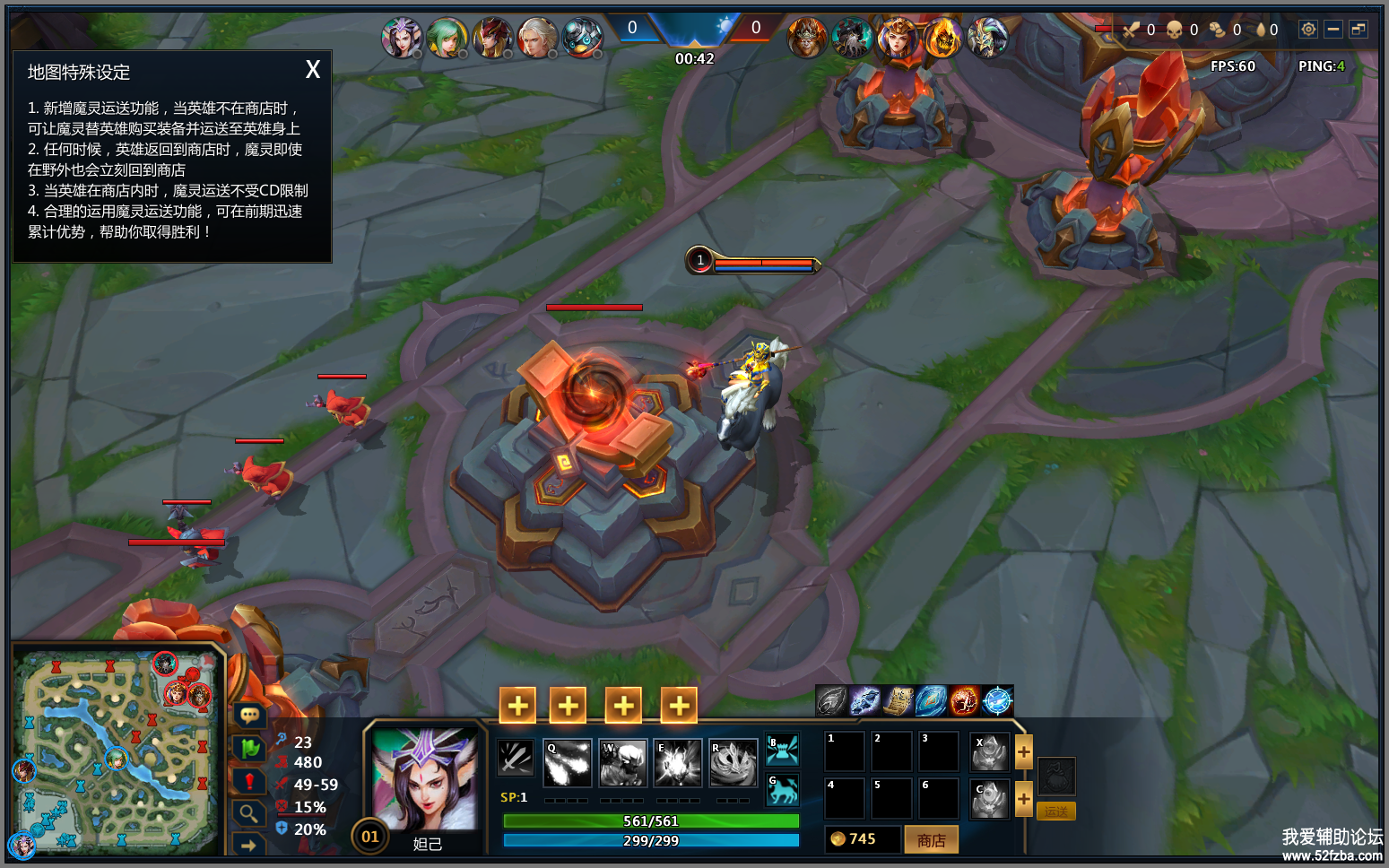This screenshot has height=868, width=1389.
Task: Use the E ability icon
Action: tap(678, 762)
